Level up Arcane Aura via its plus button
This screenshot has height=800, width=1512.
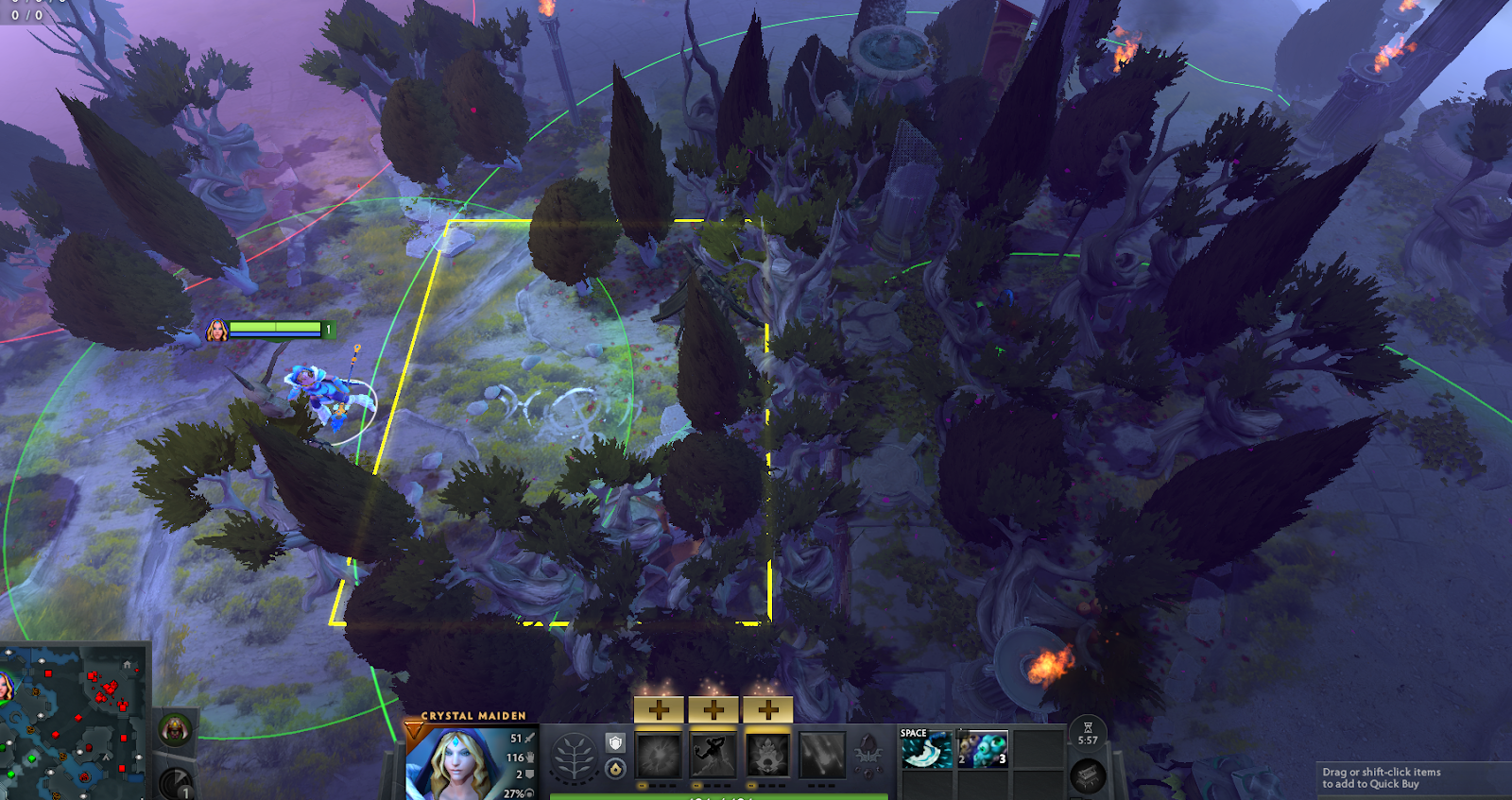coord(768,709)
